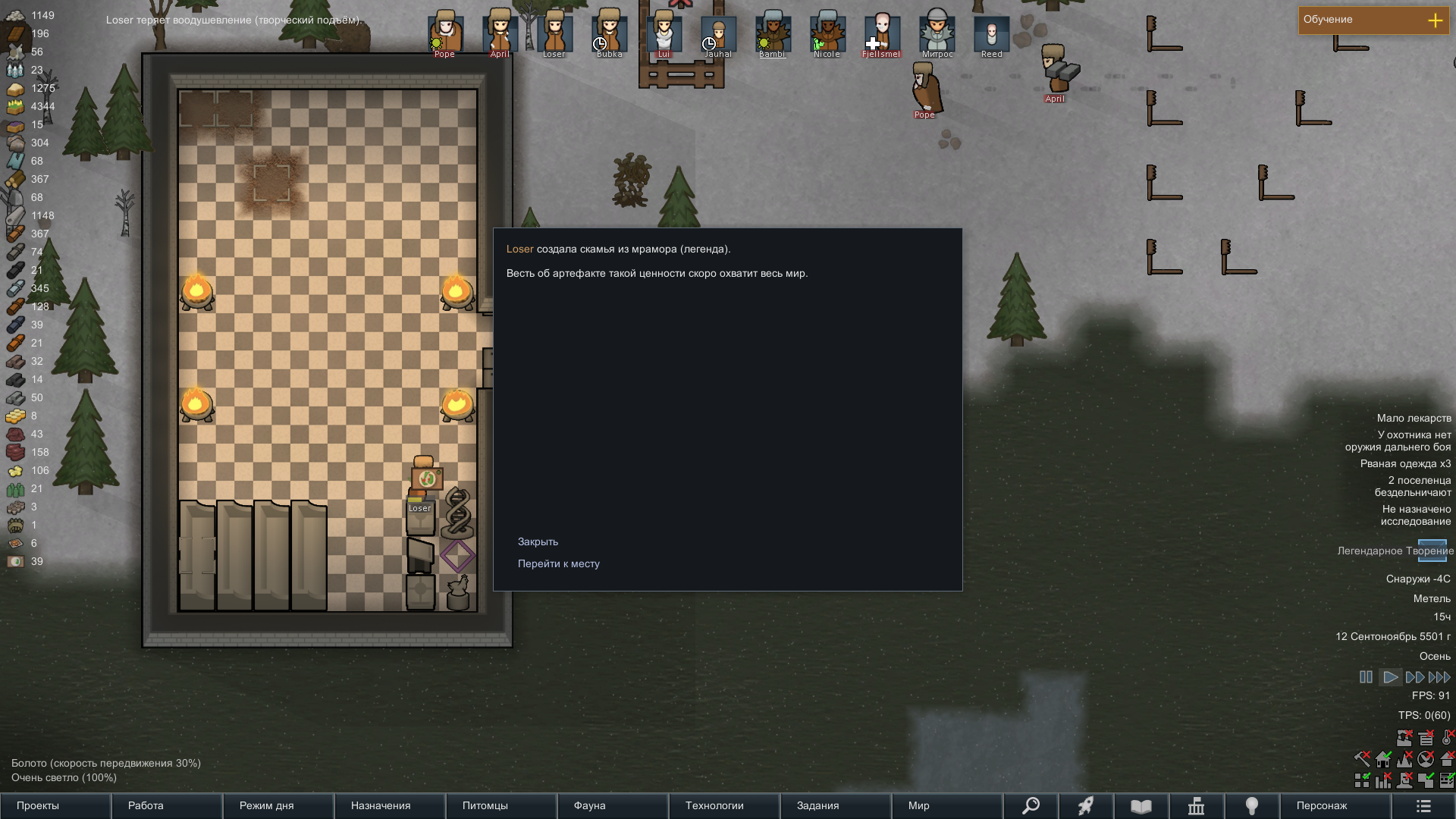Select colonist Nicole's portrait

coord(827,33)
